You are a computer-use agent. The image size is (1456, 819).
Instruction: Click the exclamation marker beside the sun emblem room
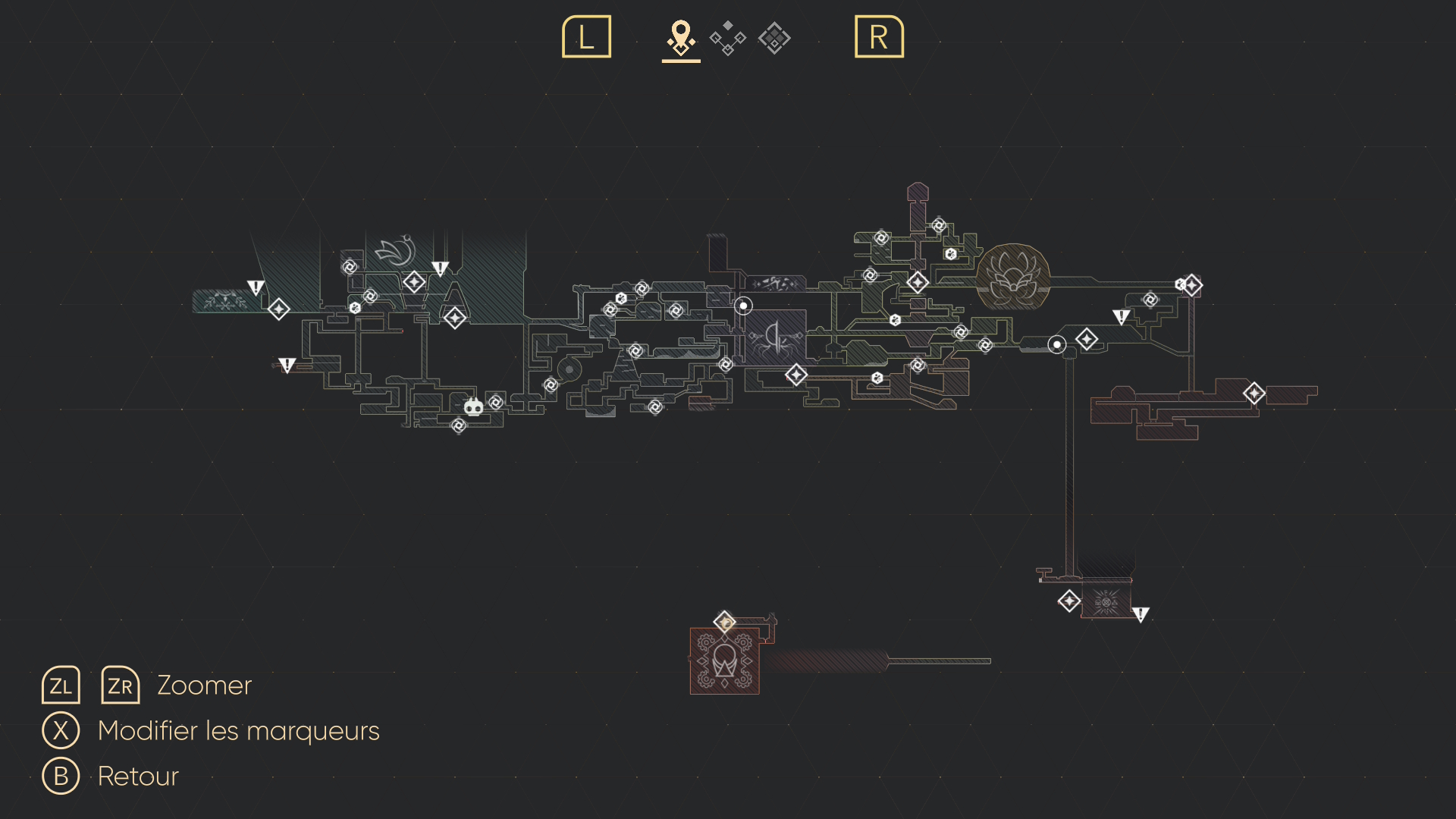coord(1141,614)
